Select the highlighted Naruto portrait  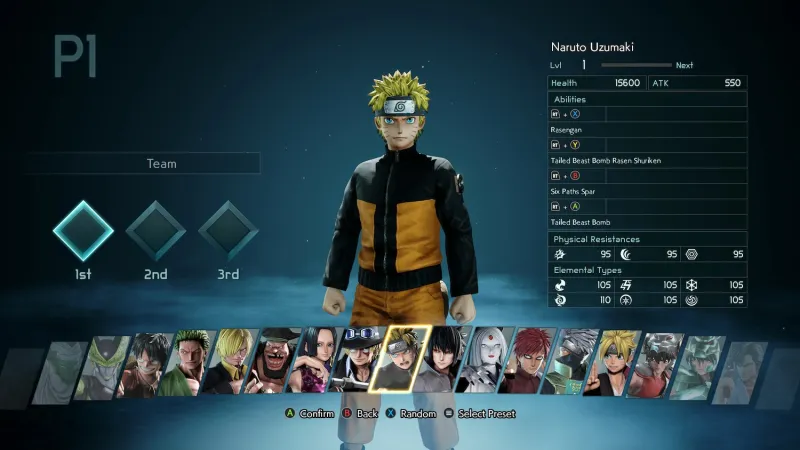pyautogui.click(x=400, y=357)
